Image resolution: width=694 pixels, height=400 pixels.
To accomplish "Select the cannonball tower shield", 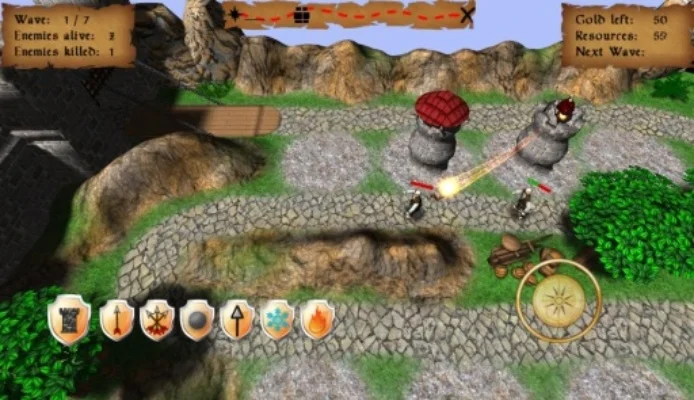I will (197, 320).
